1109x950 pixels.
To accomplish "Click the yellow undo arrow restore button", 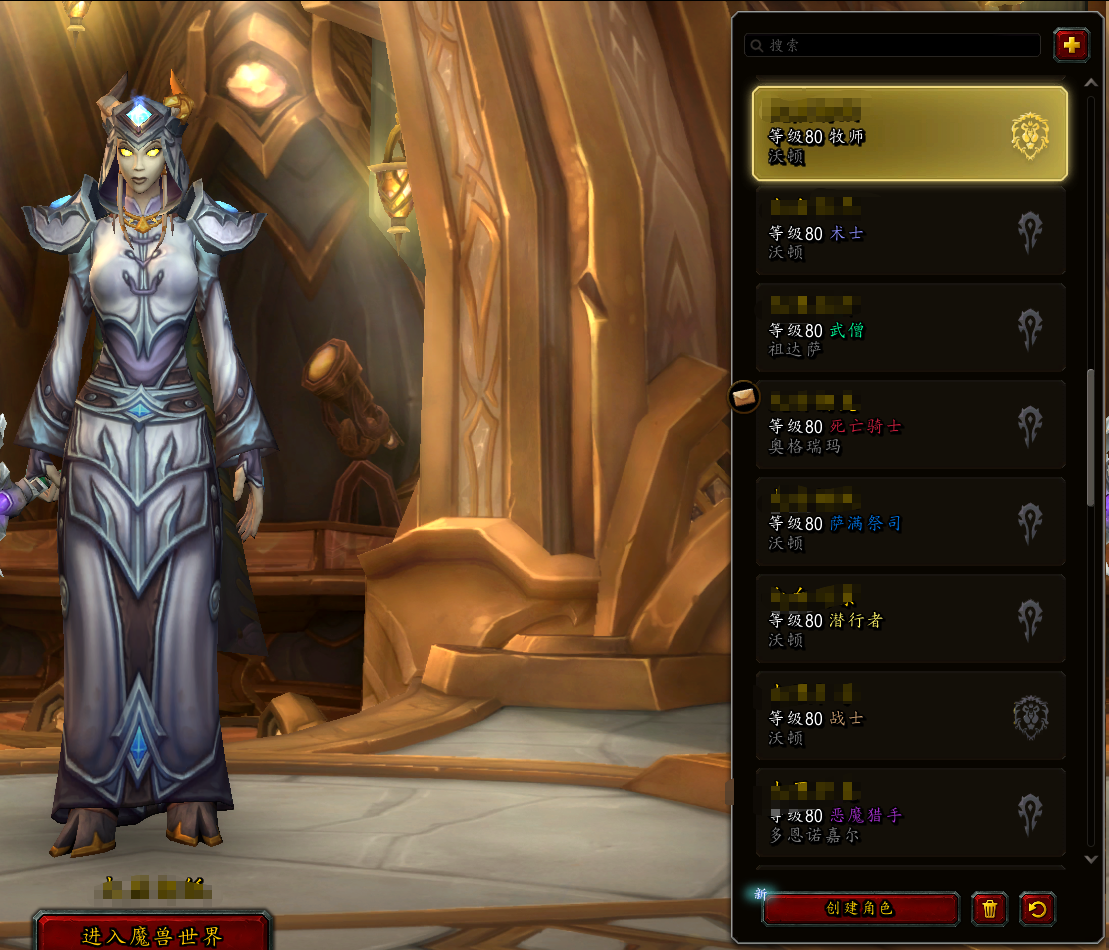I will 1037,909.
